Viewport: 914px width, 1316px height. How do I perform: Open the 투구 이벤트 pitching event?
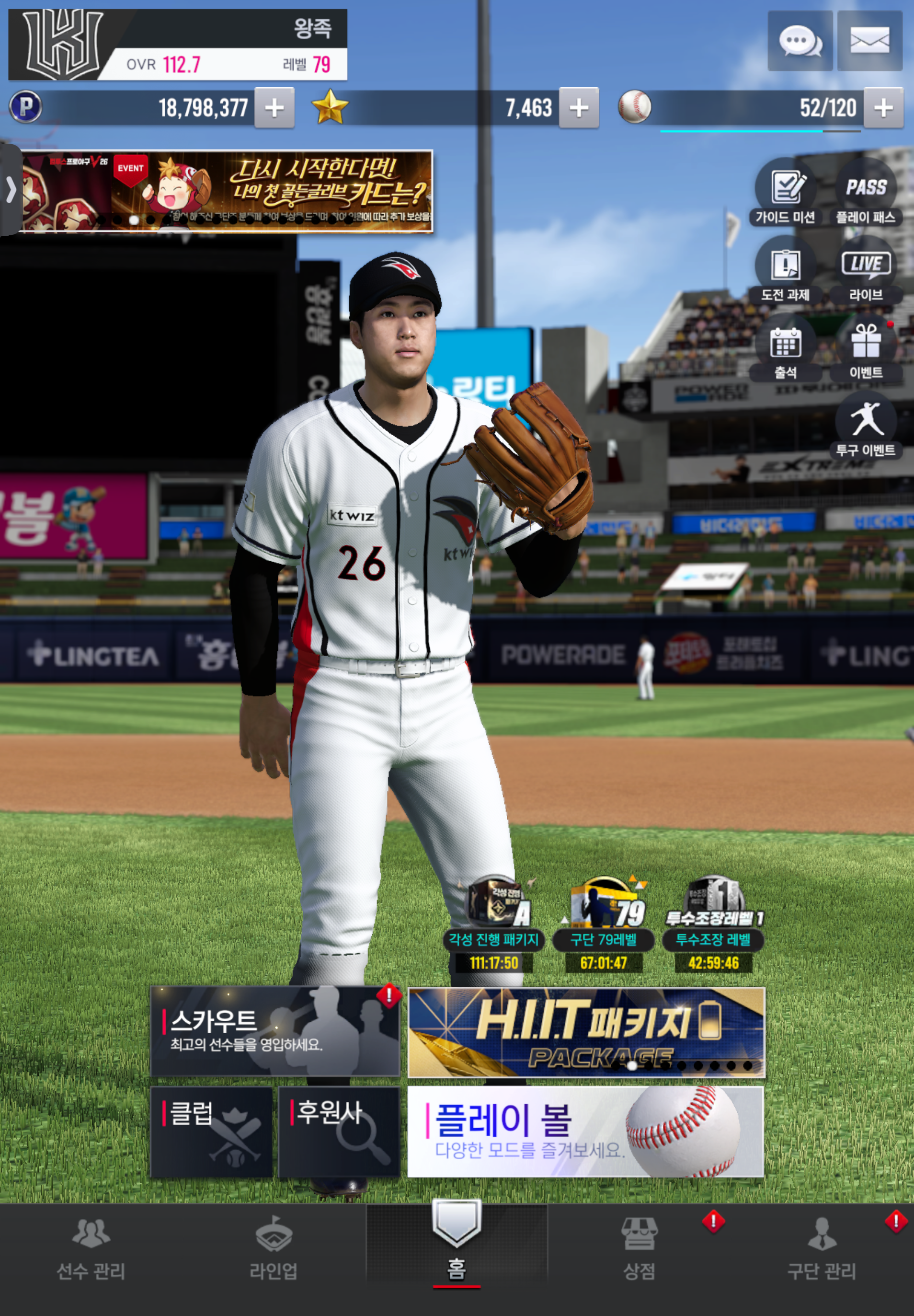[x=865, y=426]
